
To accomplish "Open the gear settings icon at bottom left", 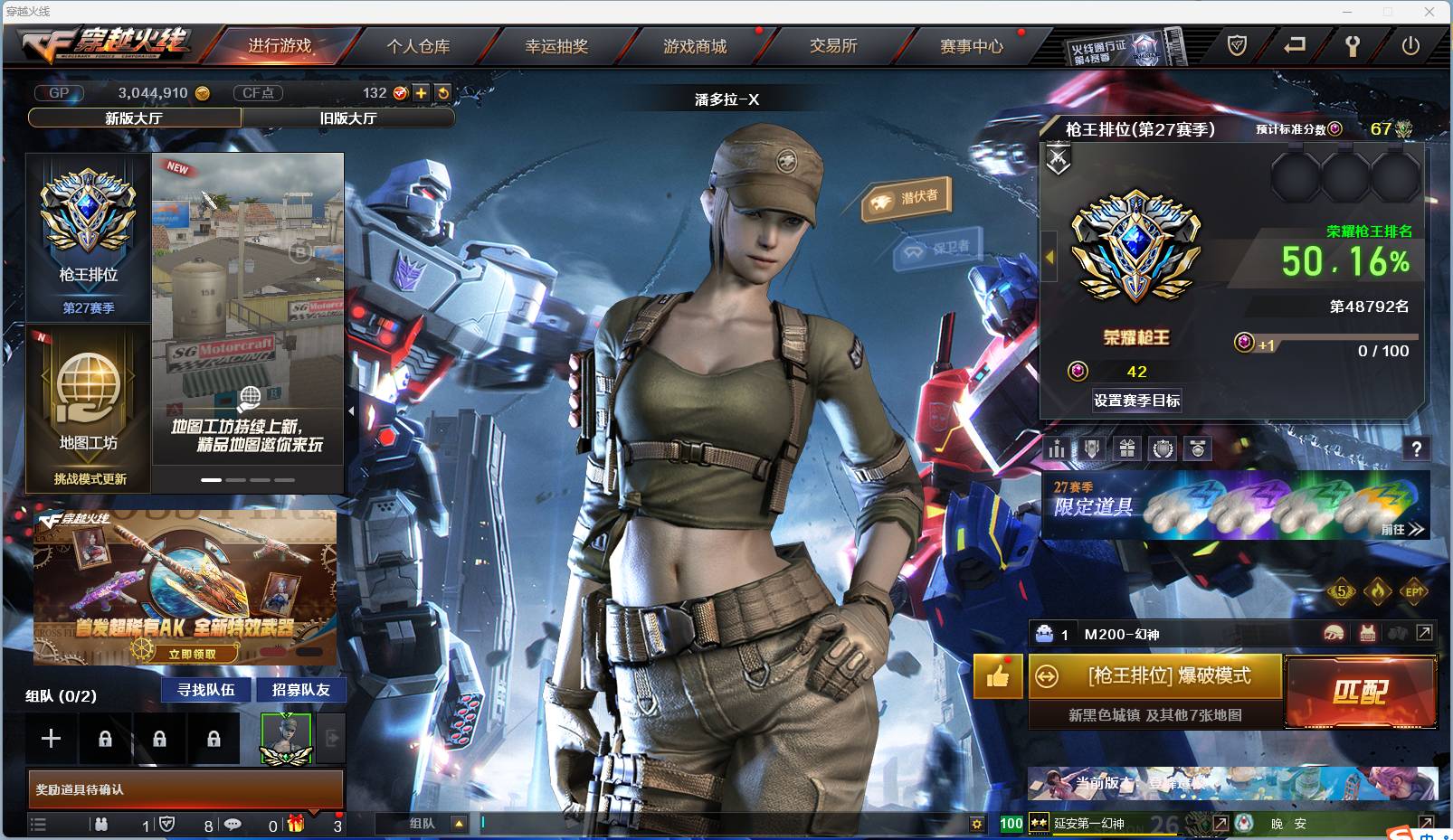I will coord(976,824).
